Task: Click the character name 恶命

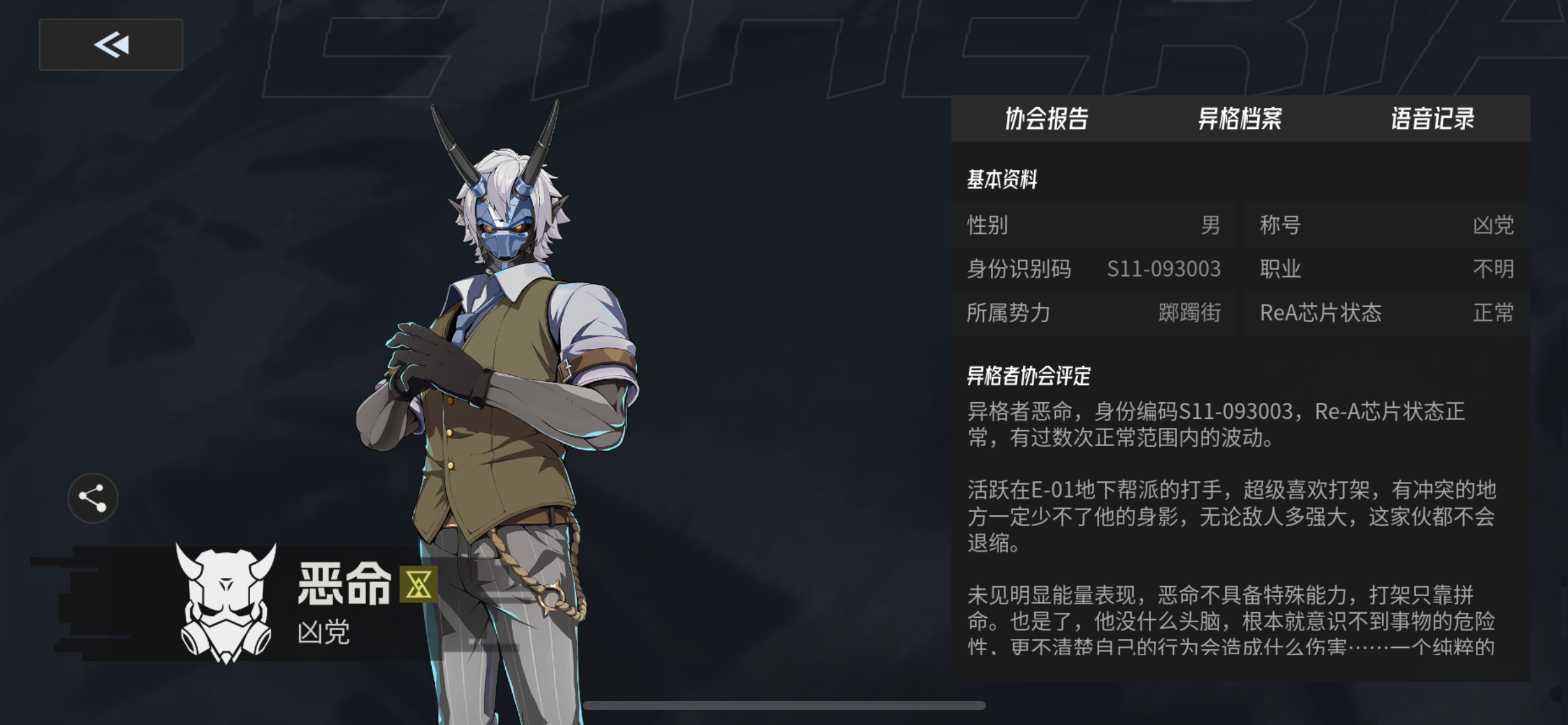Action: tap(345, 582)
